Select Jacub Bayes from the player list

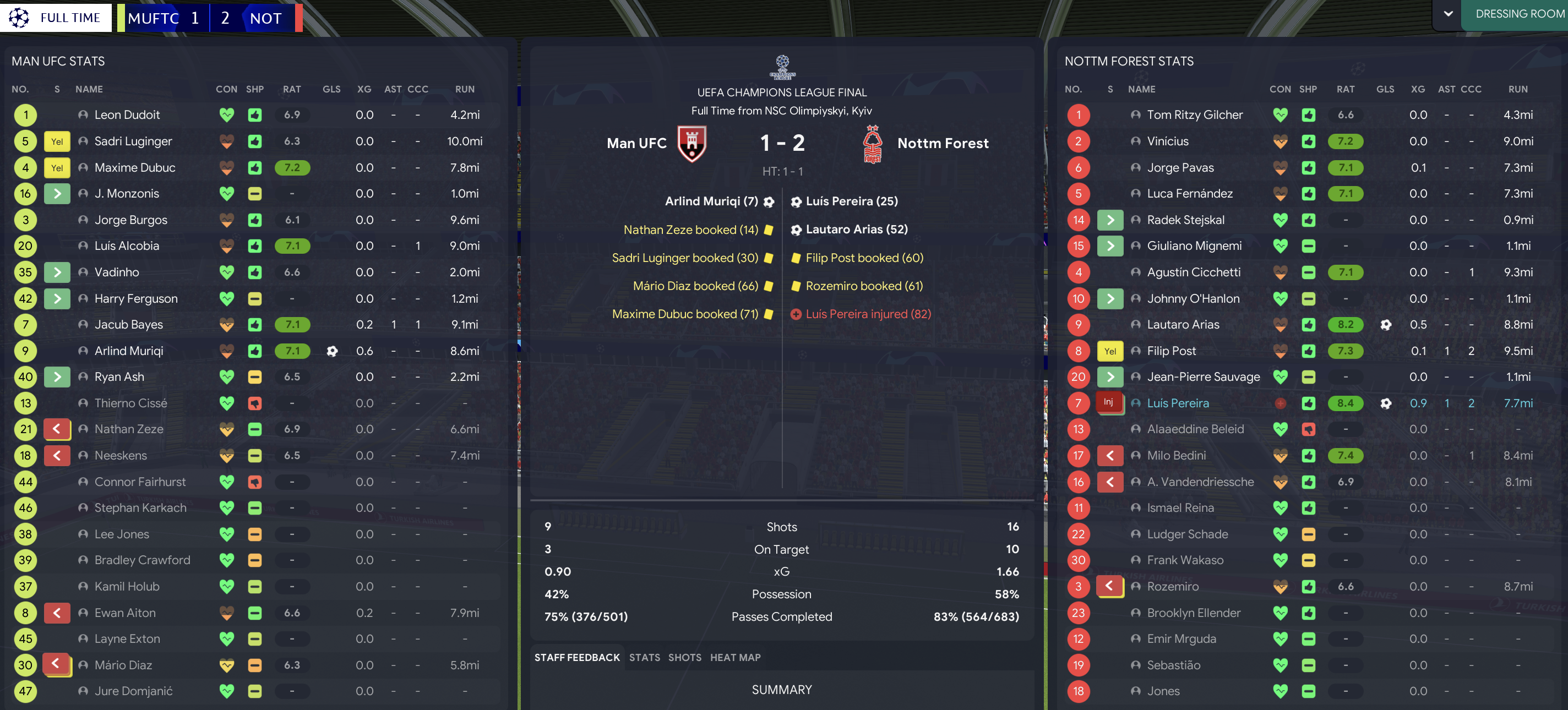coord(128,325)
